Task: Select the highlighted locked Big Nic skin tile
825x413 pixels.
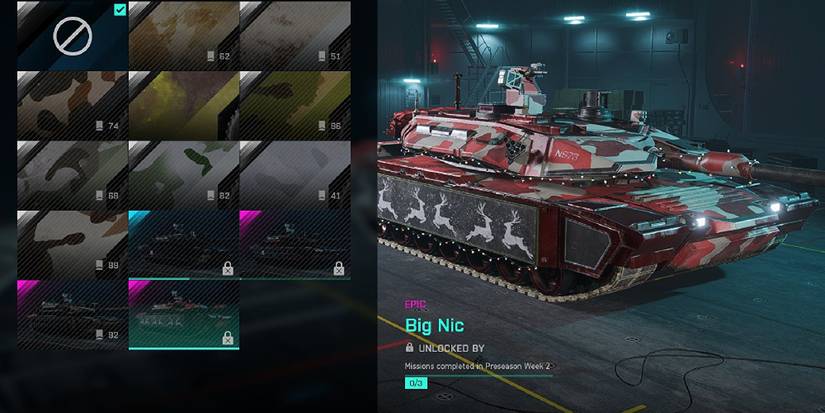Action: pos(184,313)
